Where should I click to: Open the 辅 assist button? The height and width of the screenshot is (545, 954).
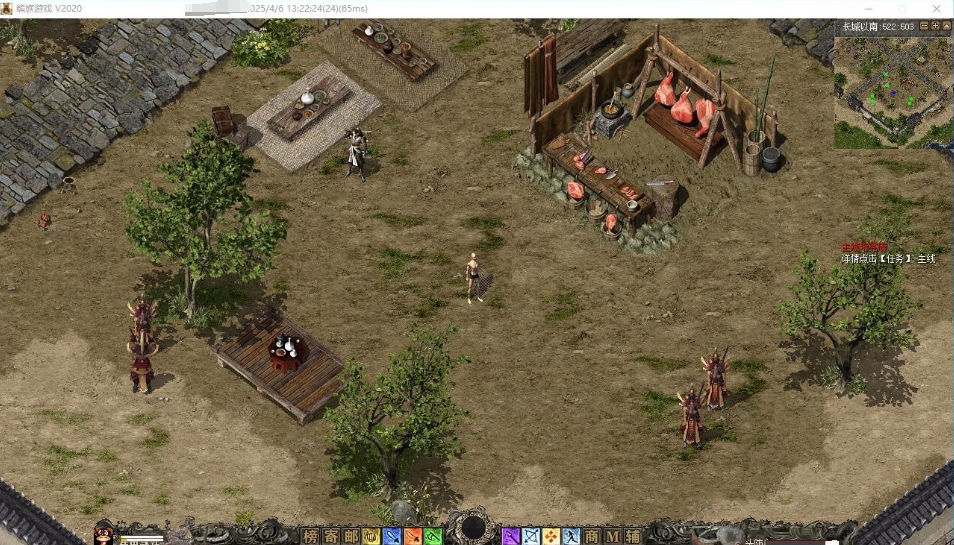pos(633,536)
